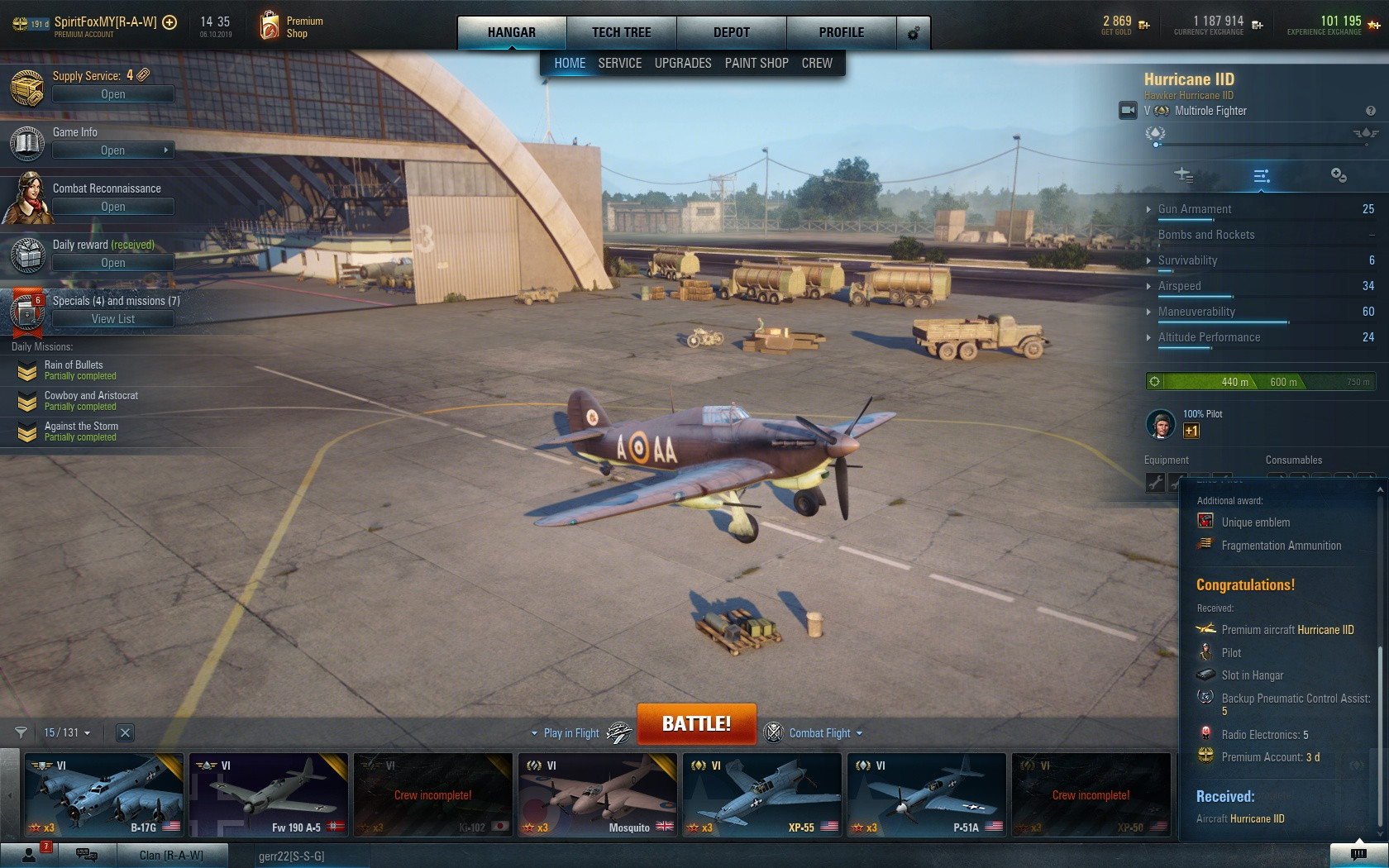Open the Depot tab
The image size is (1389, 868).
[731, 32]
